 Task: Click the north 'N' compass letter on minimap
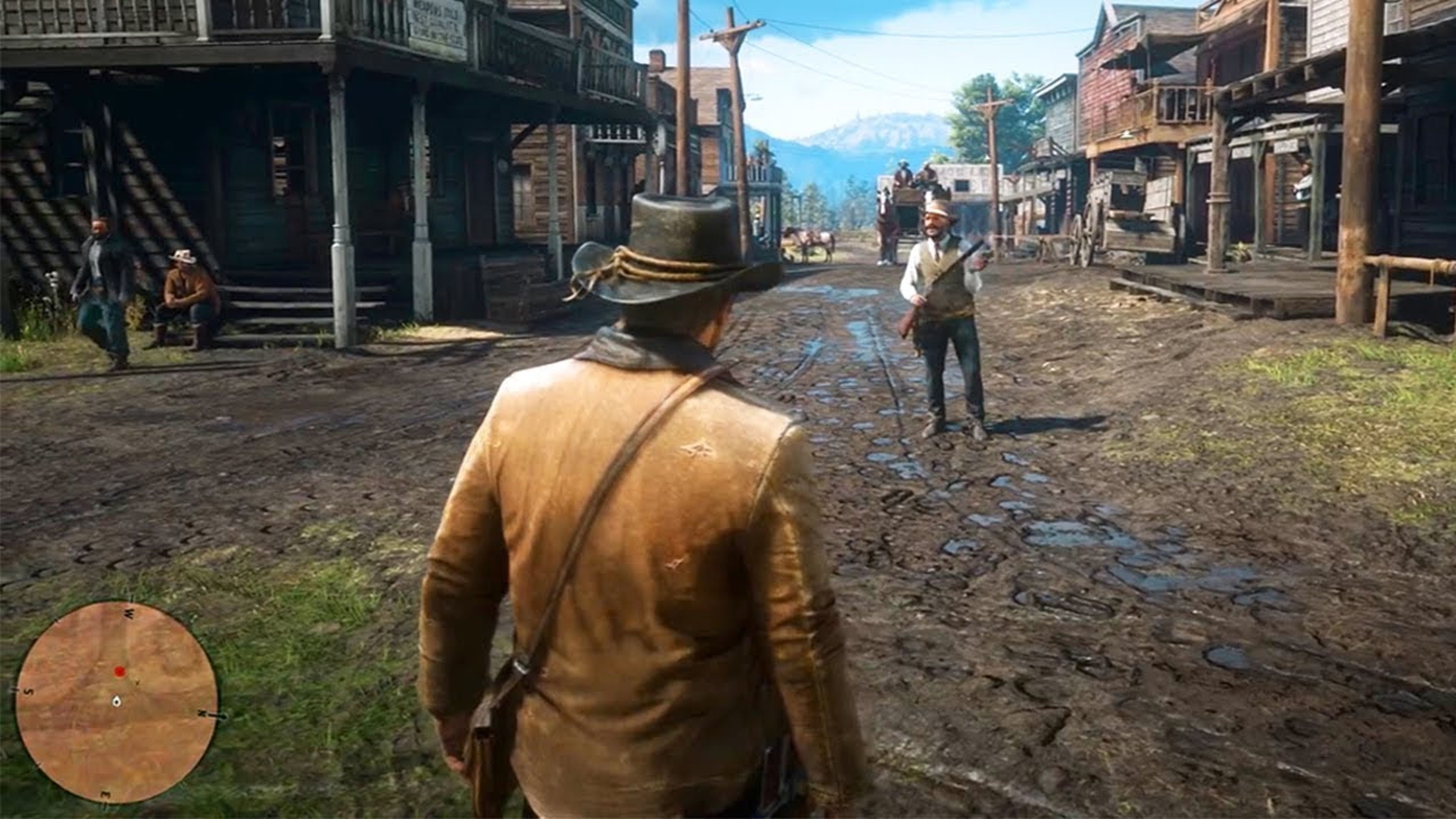(x=202, y=713)
